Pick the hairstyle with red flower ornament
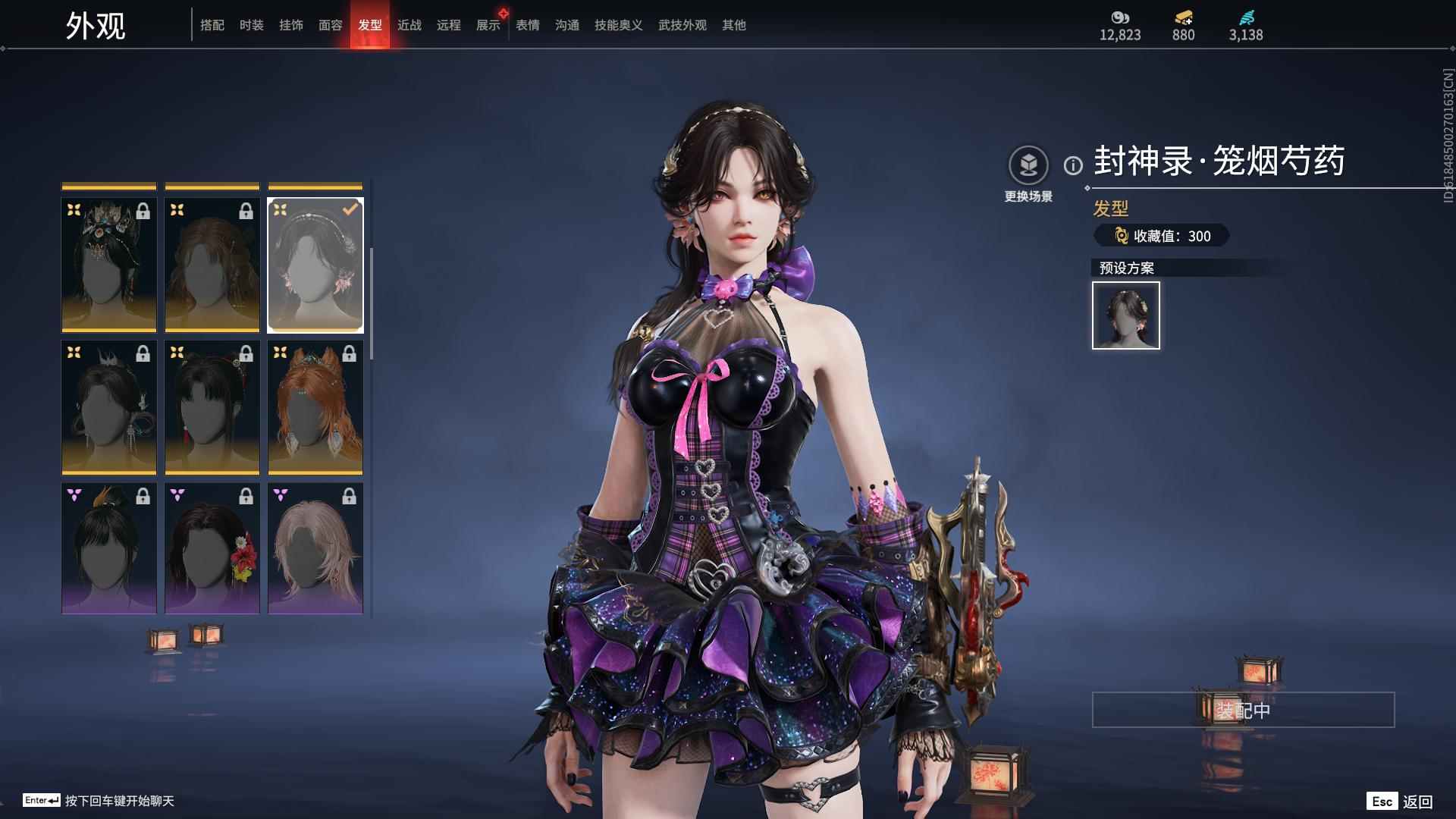Image resolution: width=1456 pixels, height=819 pixels. [212, 548]
